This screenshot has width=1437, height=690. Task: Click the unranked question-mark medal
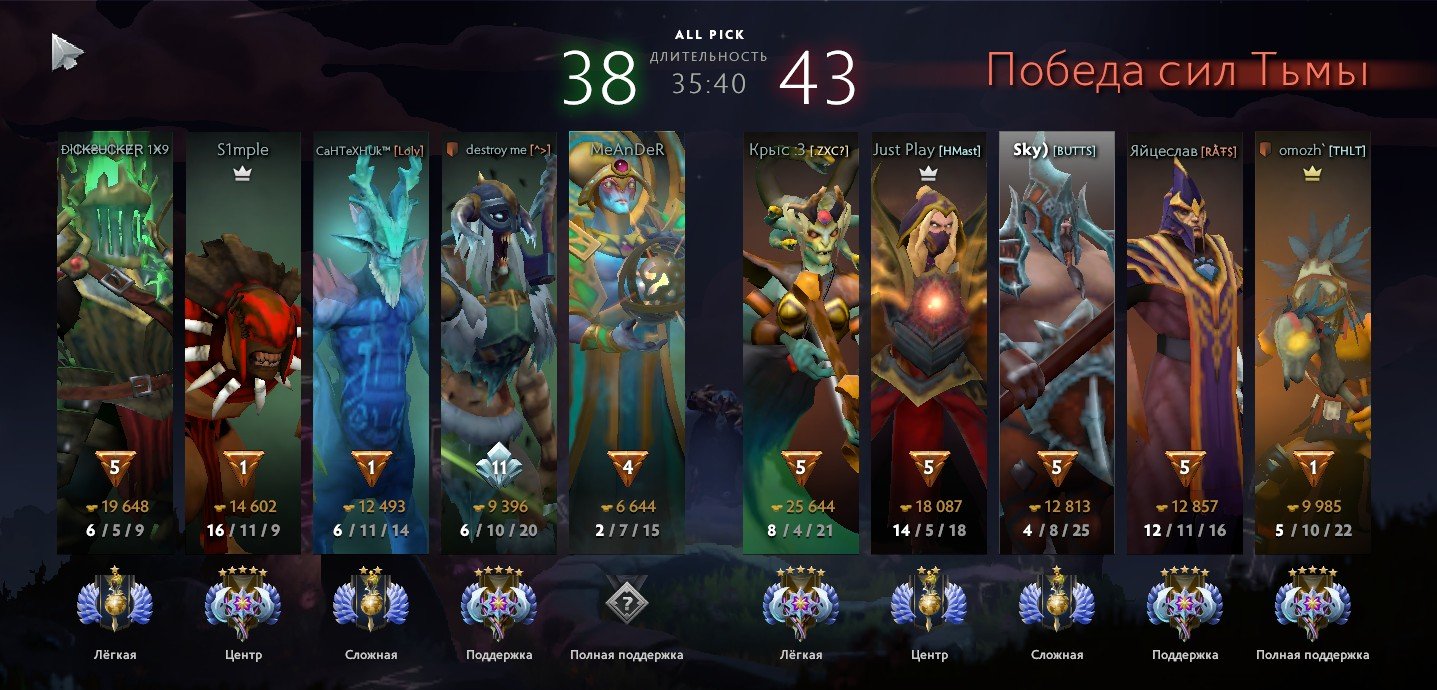627,602
